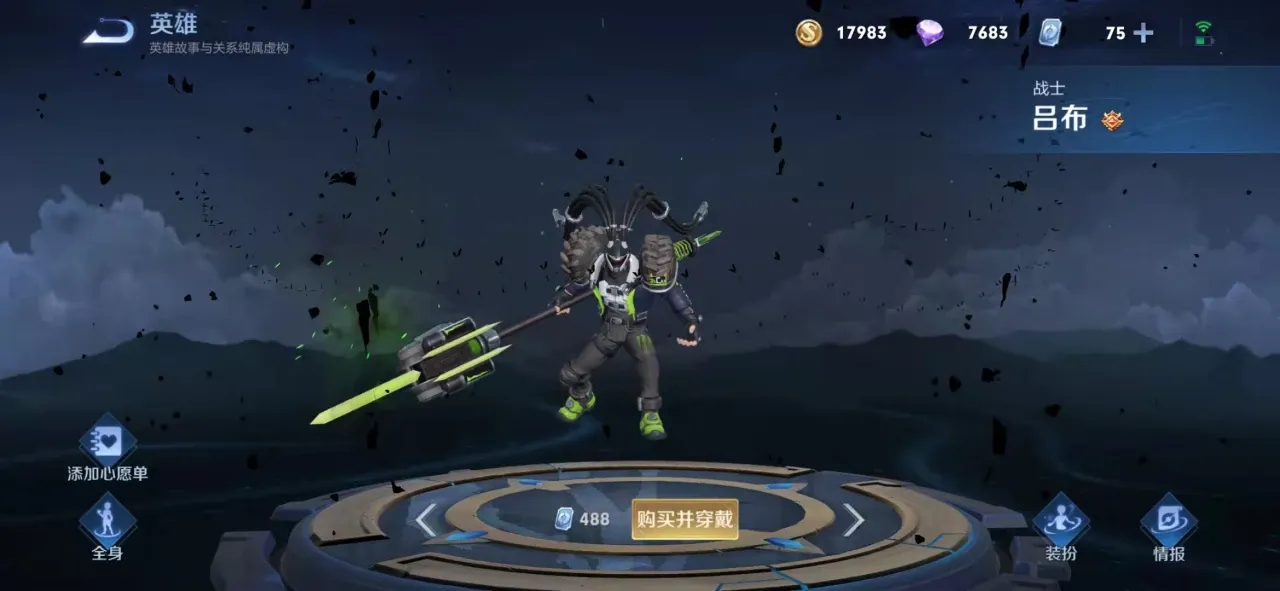
Task: Buy and equip with 购买并穿戴
Action: 685,519
